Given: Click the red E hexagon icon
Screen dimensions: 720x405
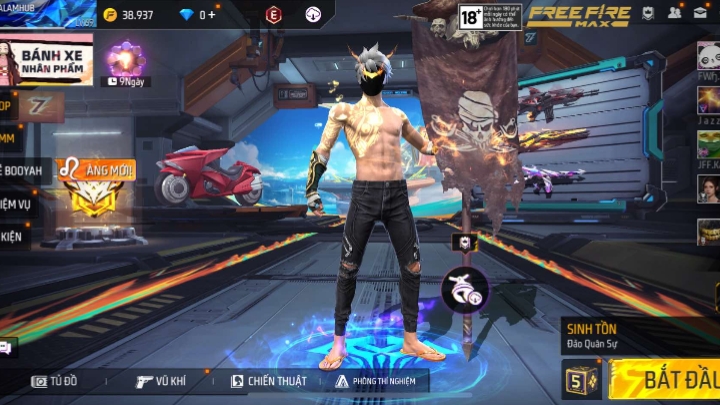Looking at the screenshot, I should click(273, 15).
